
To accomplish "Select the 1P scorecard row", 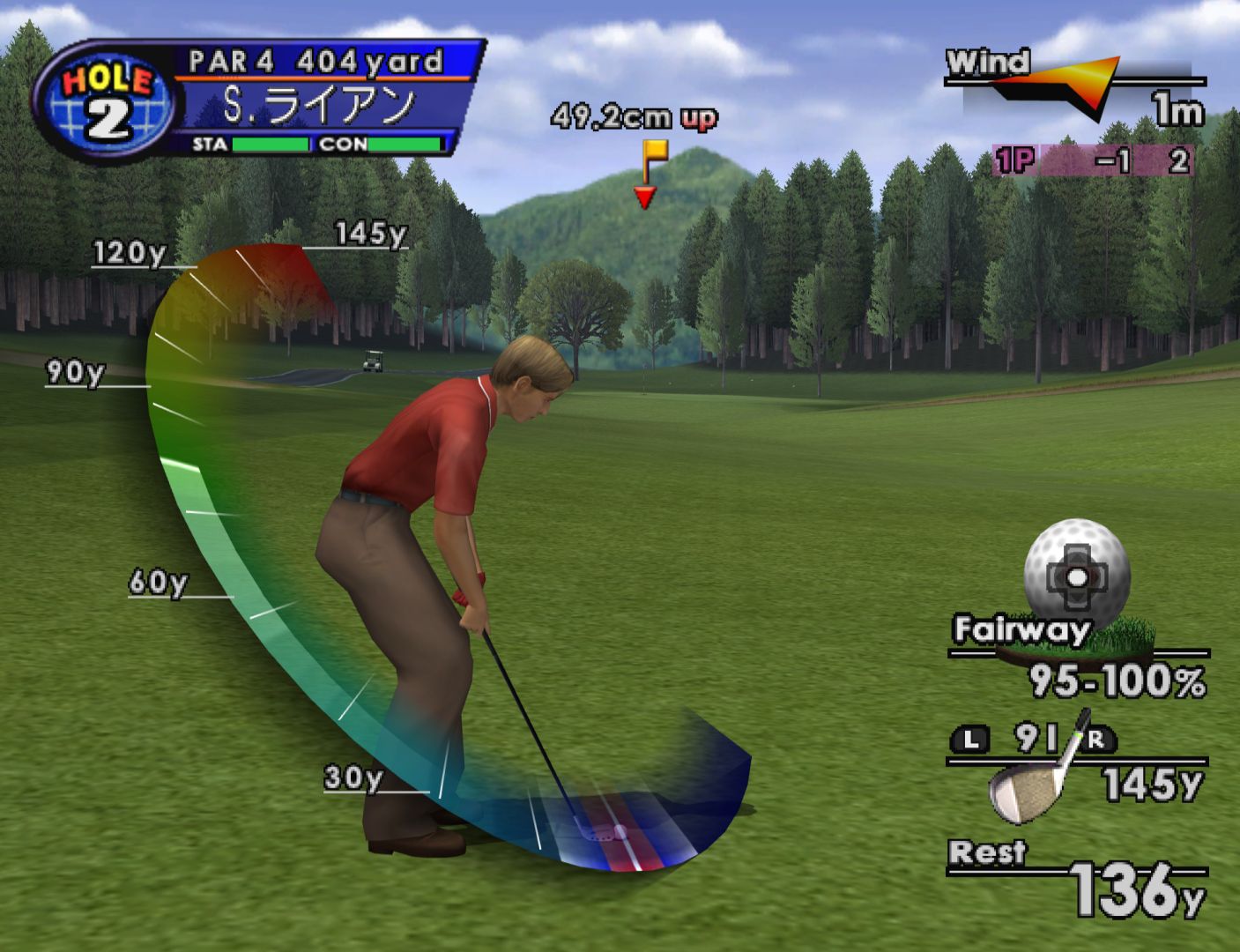I will coord(1094,160).
